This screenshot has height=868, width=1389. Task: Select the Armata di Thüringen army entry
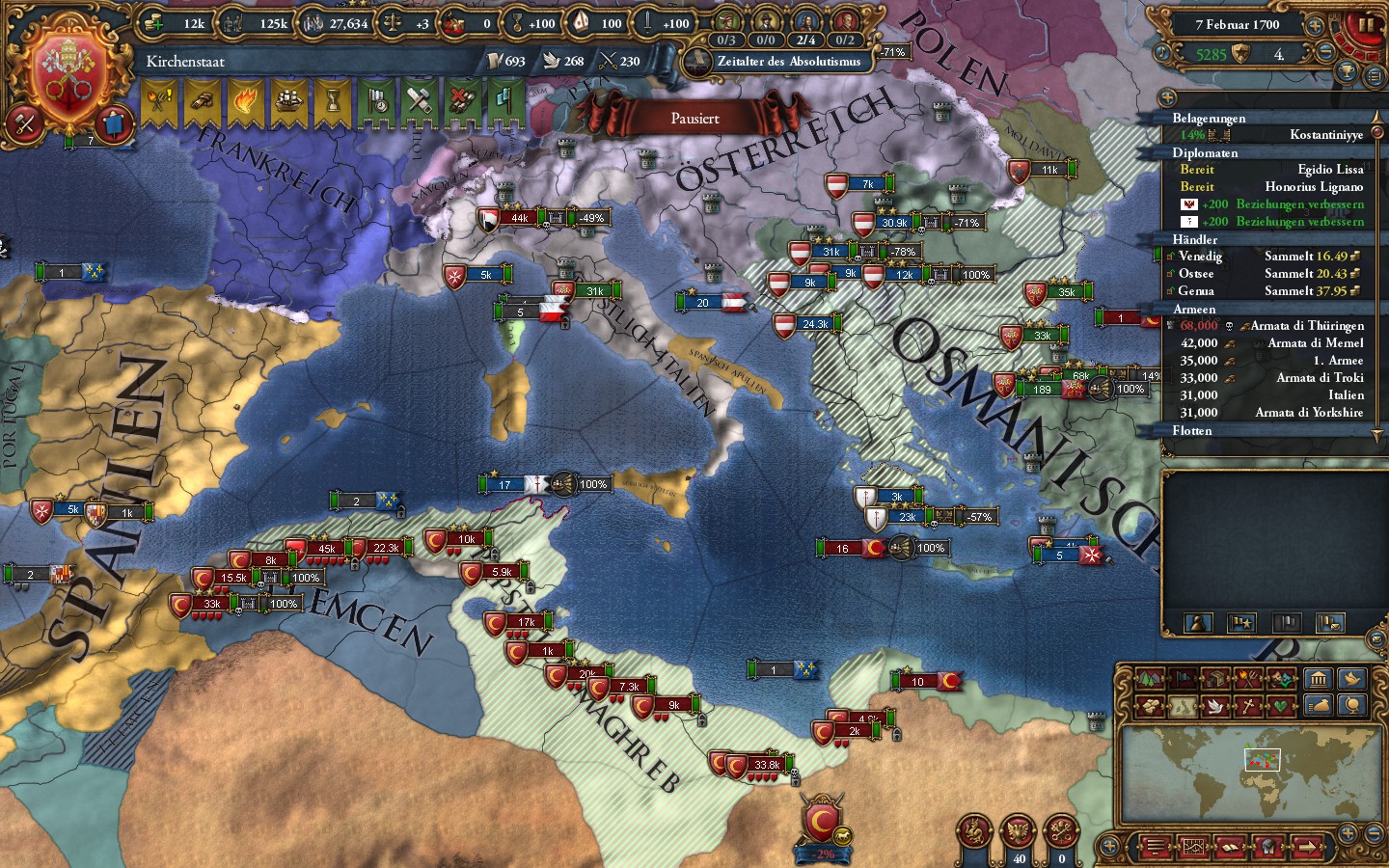[x=1309, y=326]
